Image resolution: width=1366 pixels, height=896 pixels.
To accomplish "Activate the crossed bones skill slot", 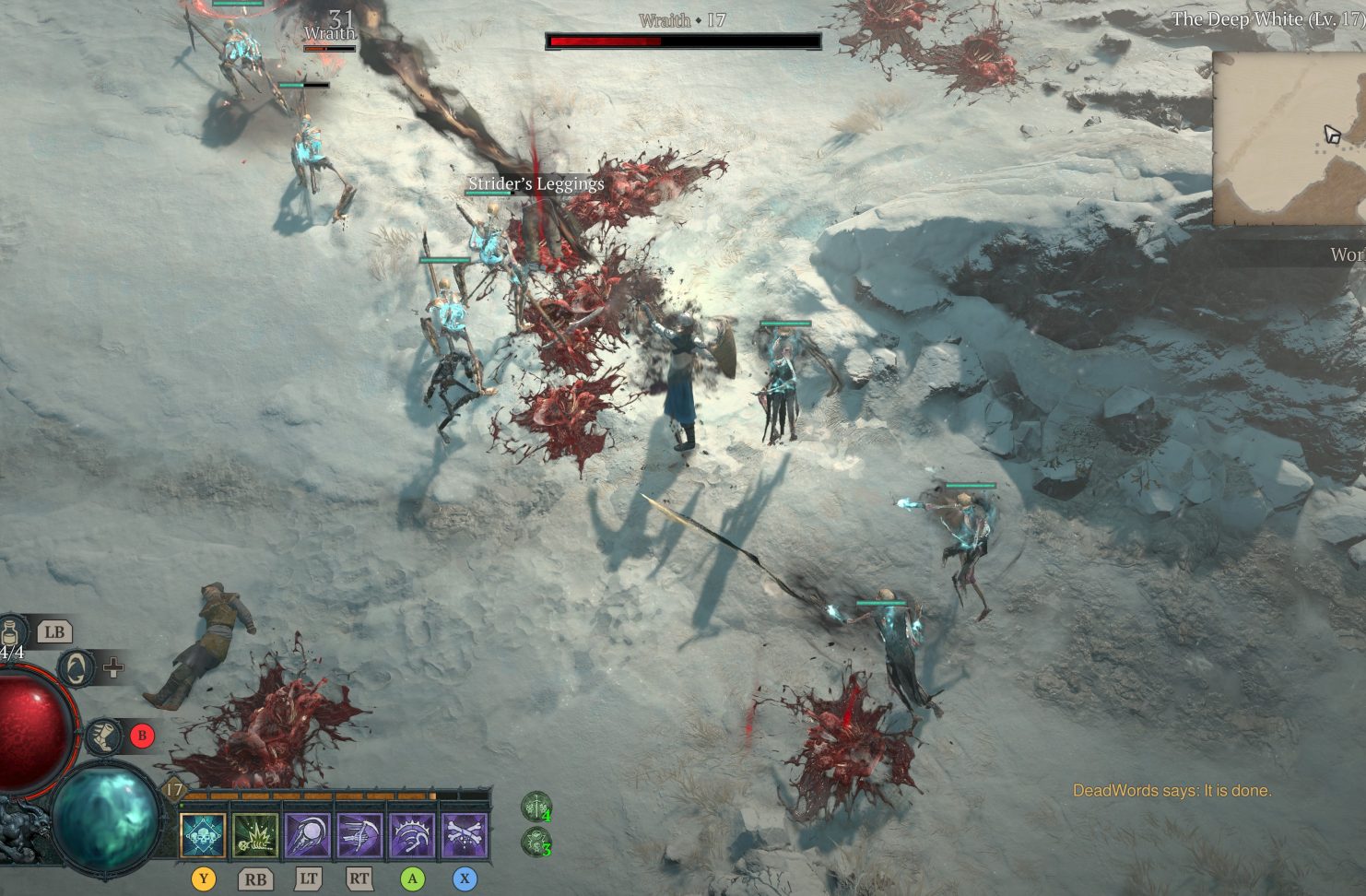I will click(465, 835).
